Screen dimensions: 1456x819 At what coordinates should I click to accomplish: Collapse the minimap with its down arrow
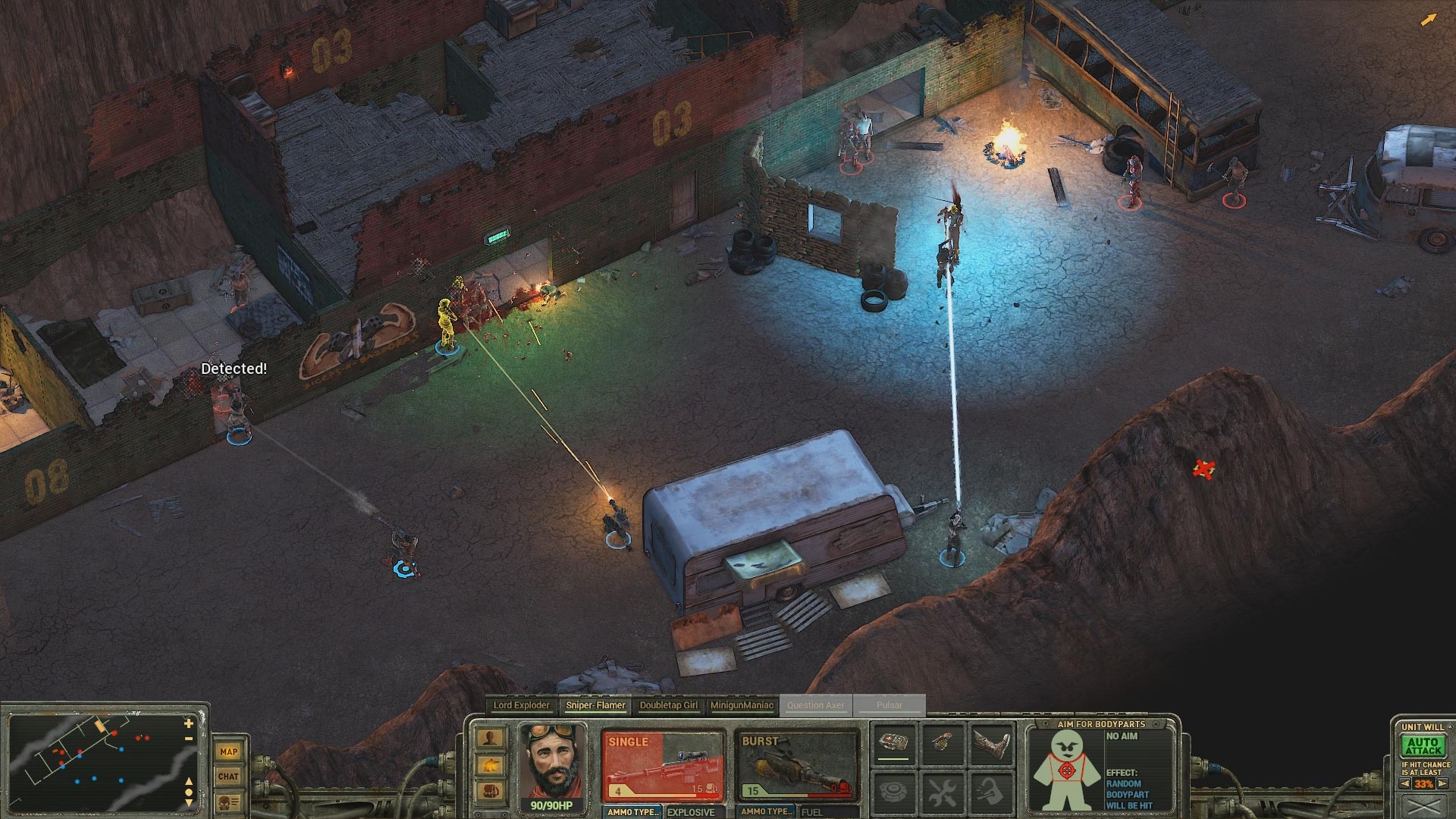[x=189, y=803]
